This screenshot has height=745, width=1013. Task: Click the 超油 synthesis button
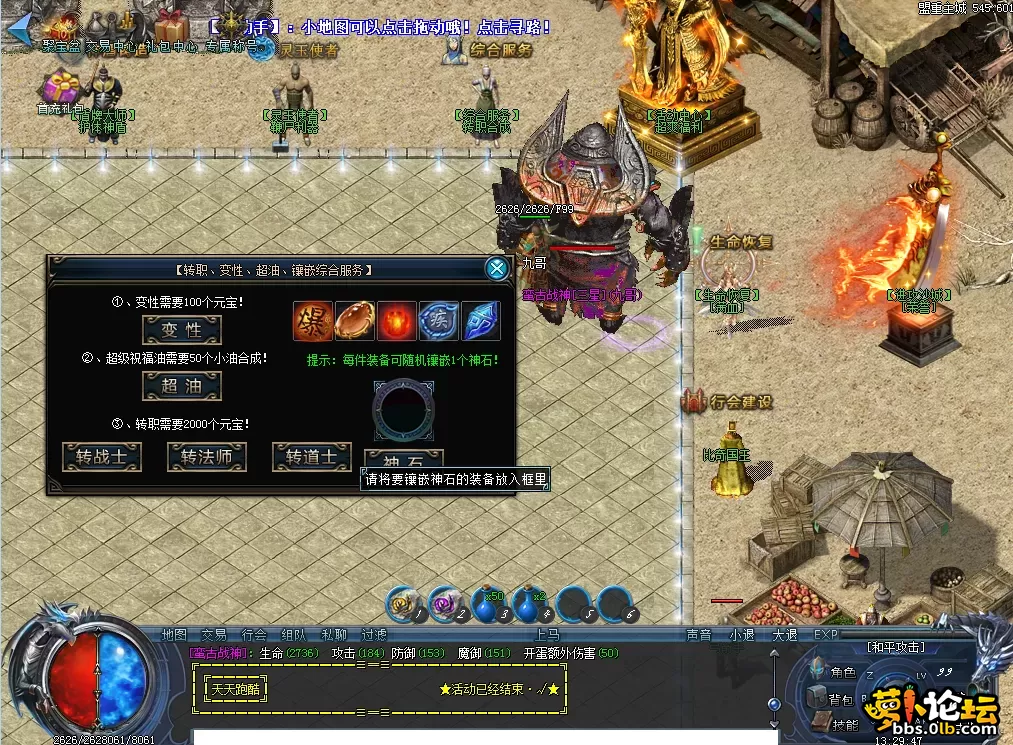coord(181,386)
